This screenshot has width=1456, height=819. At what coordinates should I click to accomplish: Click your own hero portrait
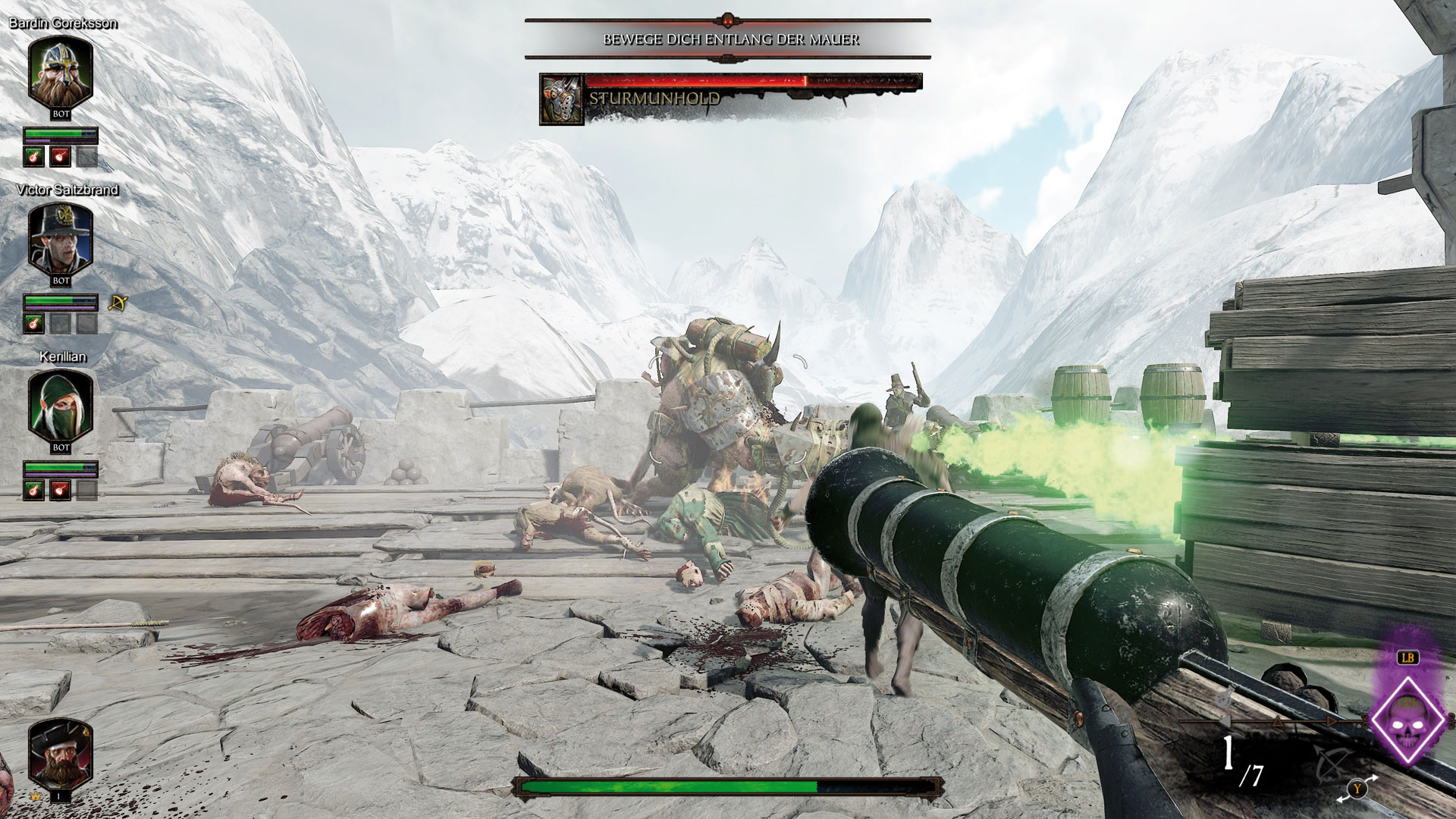[60, 754]
